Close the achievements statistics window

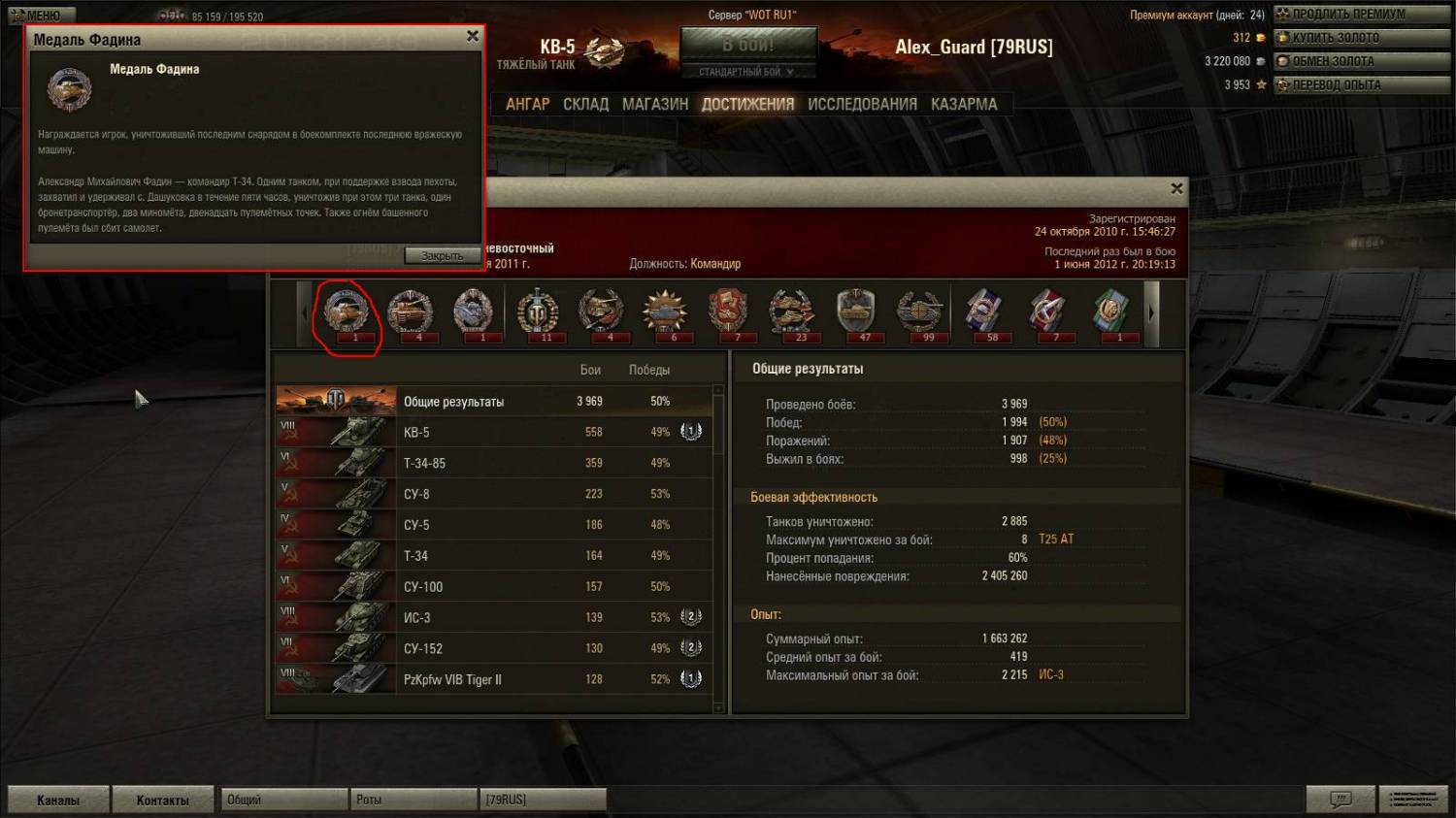point(1176,188)
